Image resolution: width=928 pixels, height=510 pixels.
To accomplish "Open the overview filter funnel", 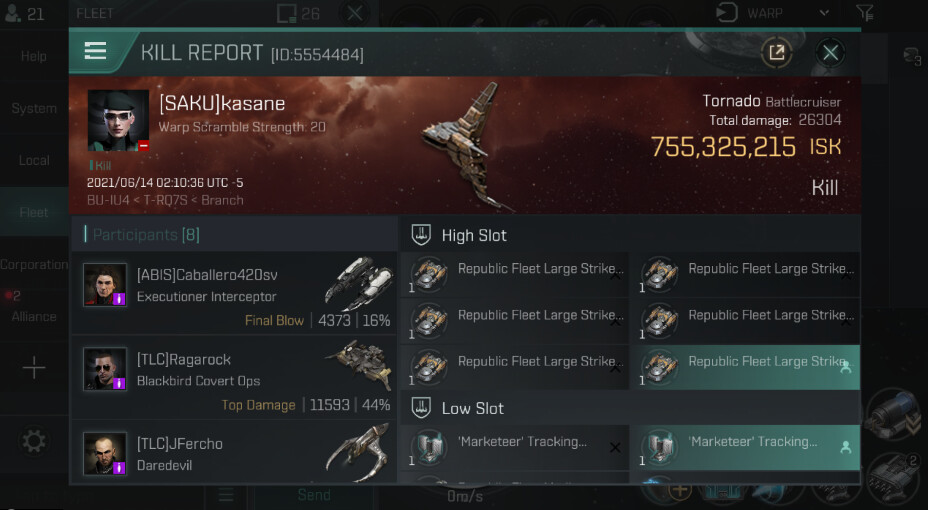I will [x=865, y=13].
